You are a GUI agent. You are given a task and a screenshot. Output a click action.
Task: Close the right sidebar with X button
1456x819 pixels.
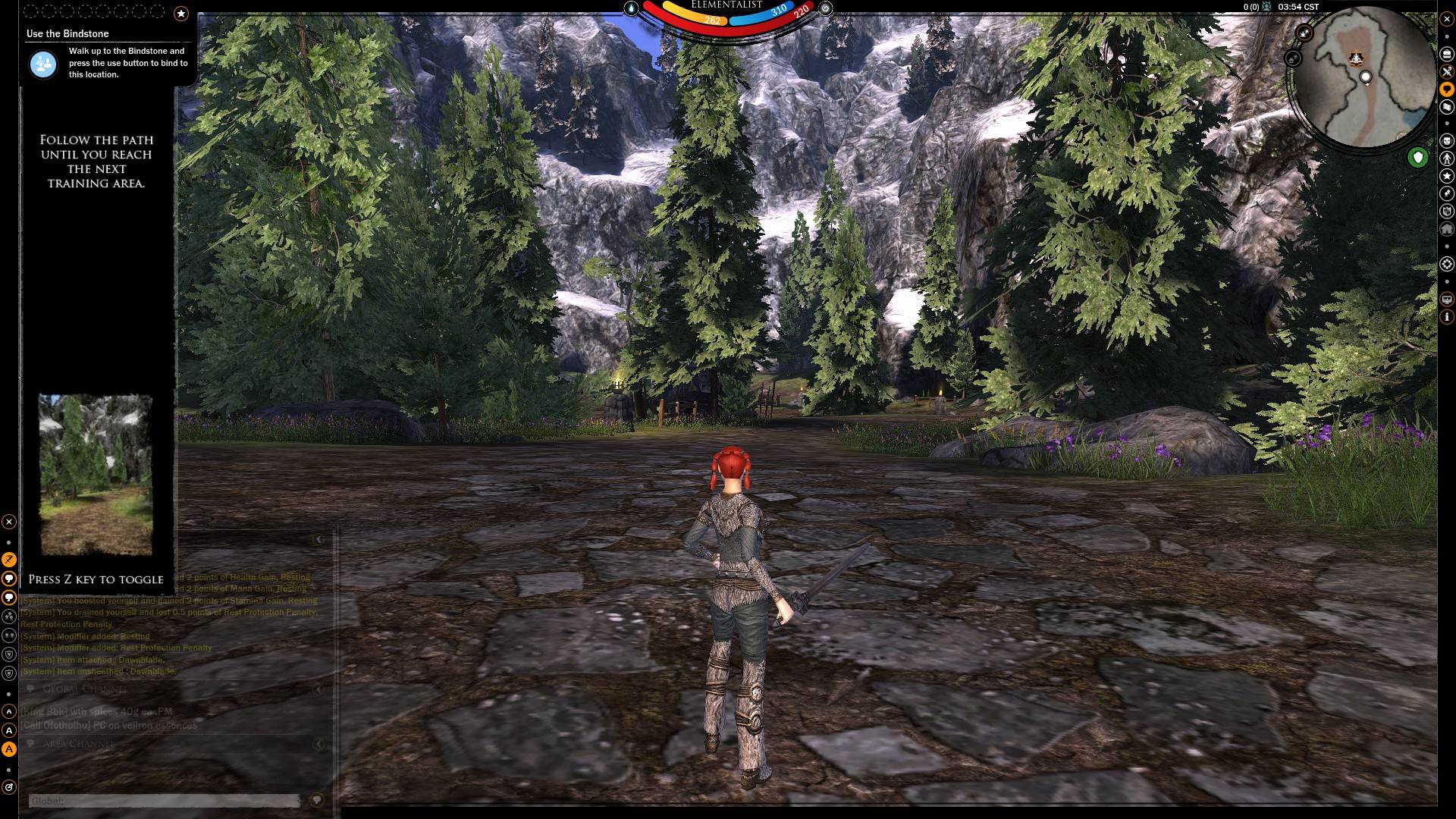tap(1447, 19)
